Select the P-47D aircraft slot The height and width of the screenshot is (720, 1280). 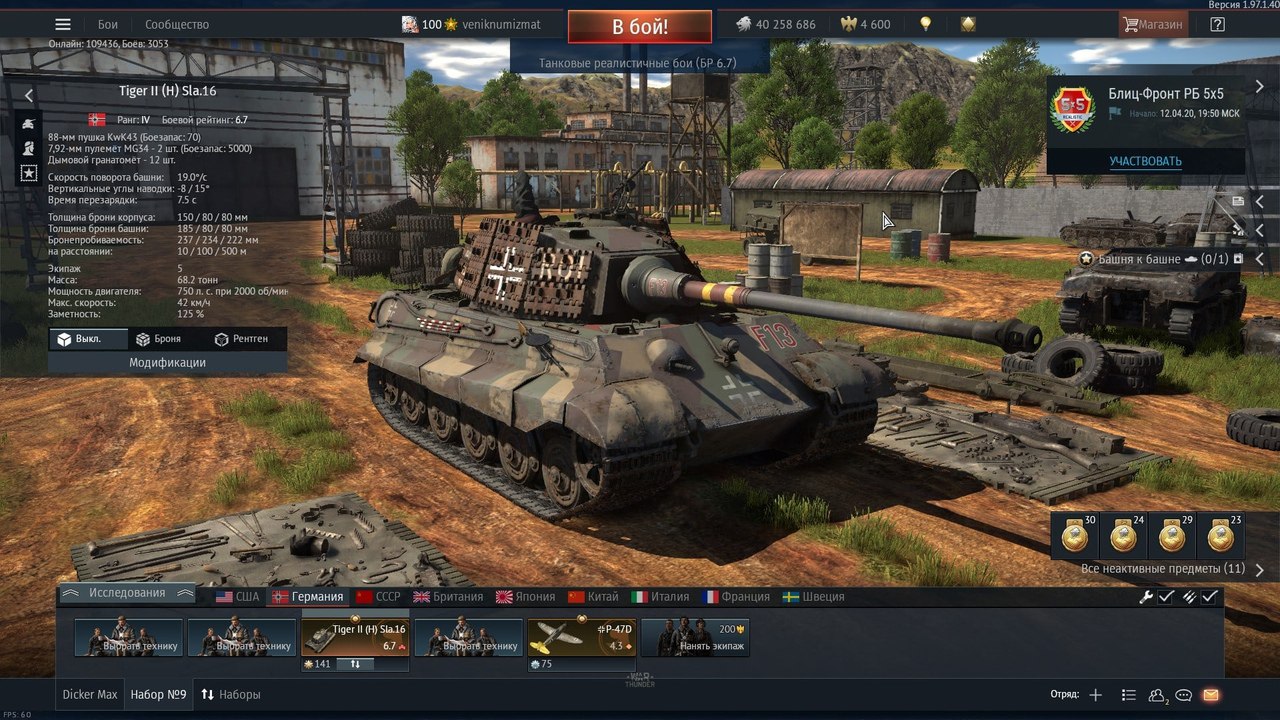(x=581, y=637)
